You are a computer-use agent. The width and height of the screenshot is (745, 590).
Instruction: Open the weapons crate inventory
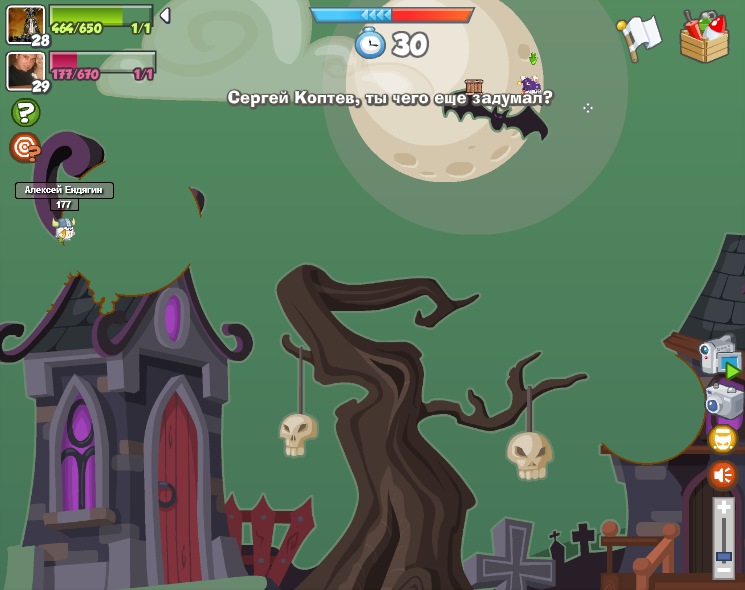(704, 37)
